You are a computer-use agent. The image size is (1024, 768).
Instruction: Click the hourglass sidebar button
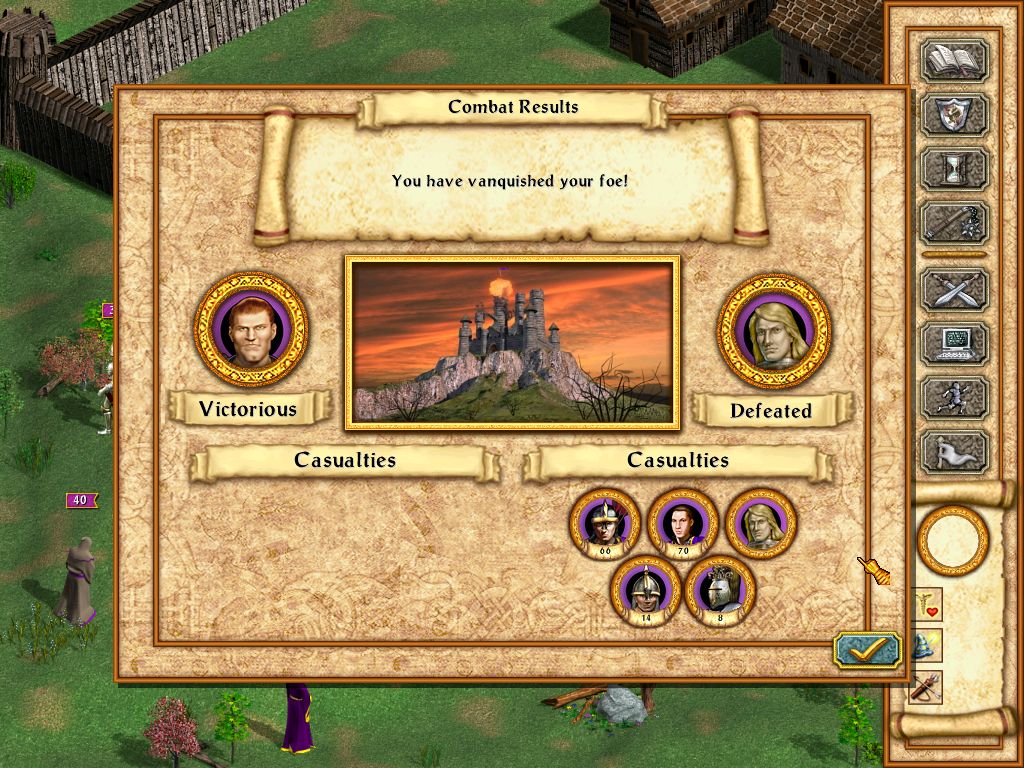click(954, 169)
